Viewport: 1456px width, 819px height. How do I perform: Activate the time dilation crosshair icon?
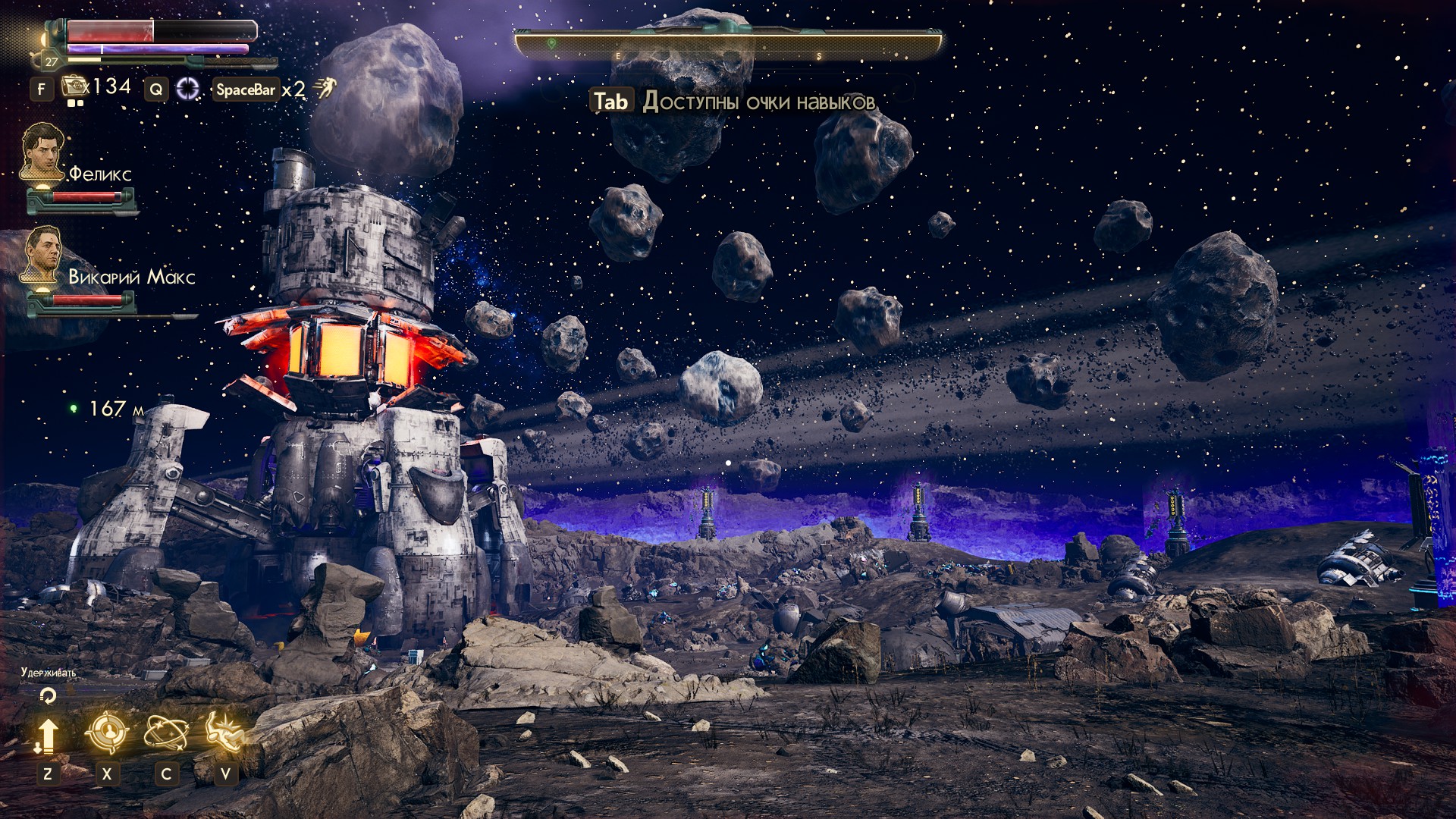tap(187, 89)
